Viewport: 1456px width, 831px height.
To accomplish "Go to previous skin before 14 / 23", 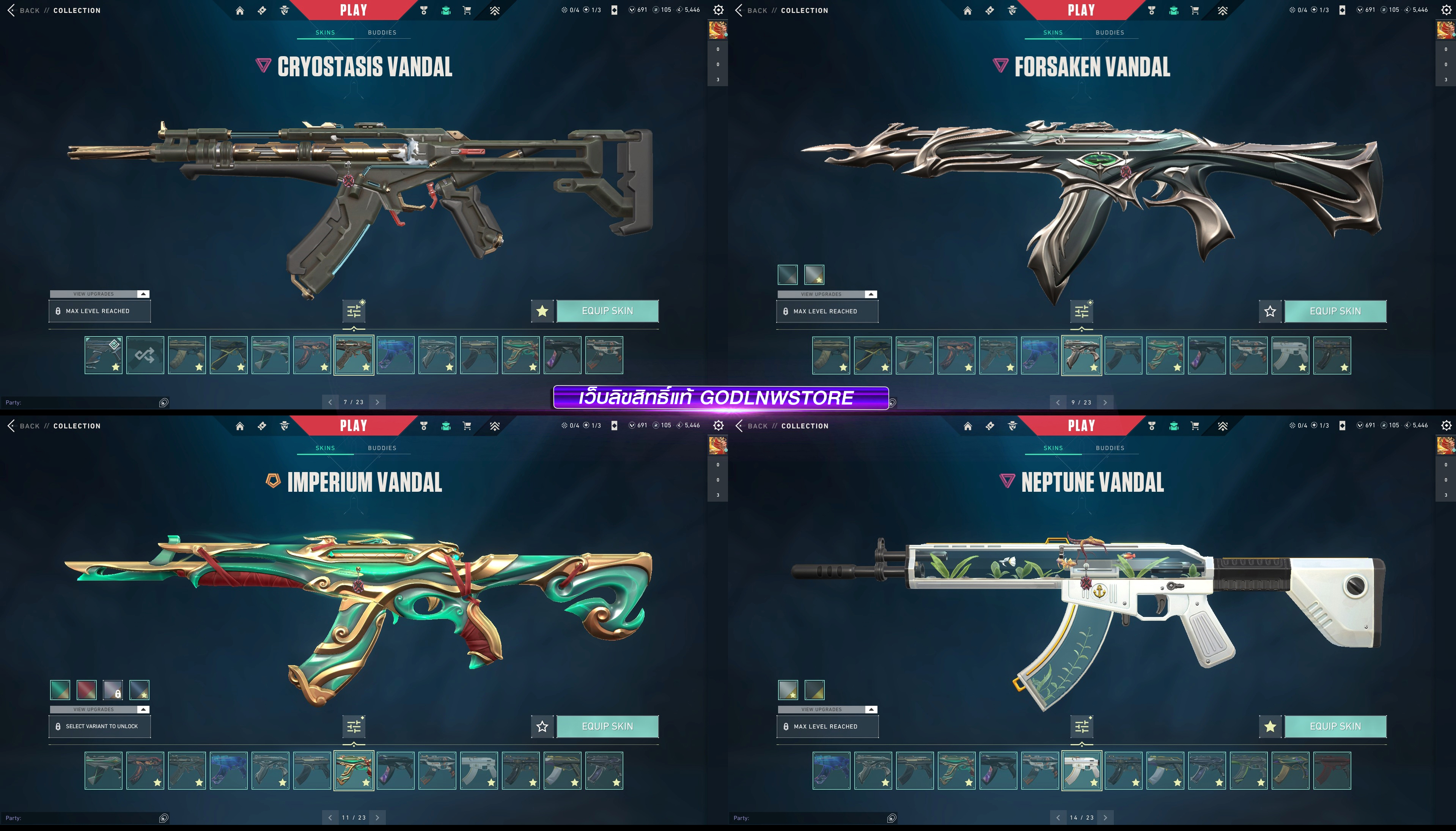I will click(x=1058, y=817).
